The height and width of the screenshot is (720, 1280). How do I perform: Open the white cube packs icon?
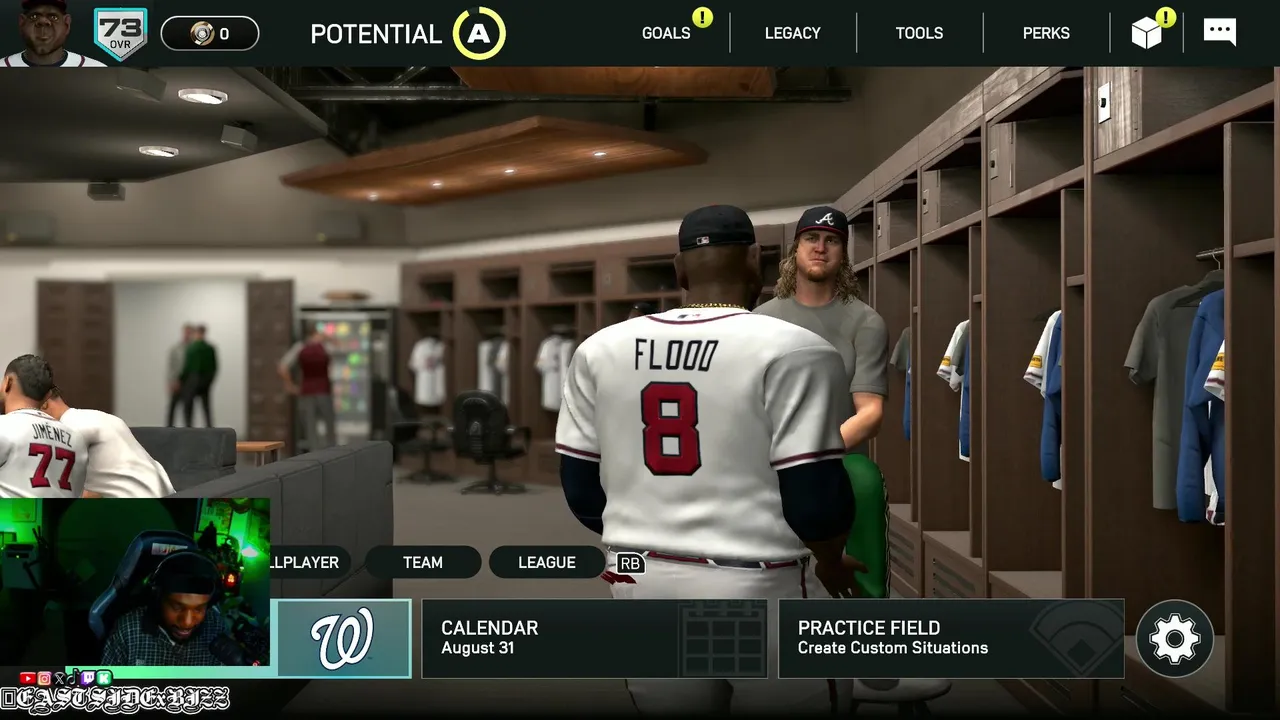pyautogui.click(x=1147, y=33)
